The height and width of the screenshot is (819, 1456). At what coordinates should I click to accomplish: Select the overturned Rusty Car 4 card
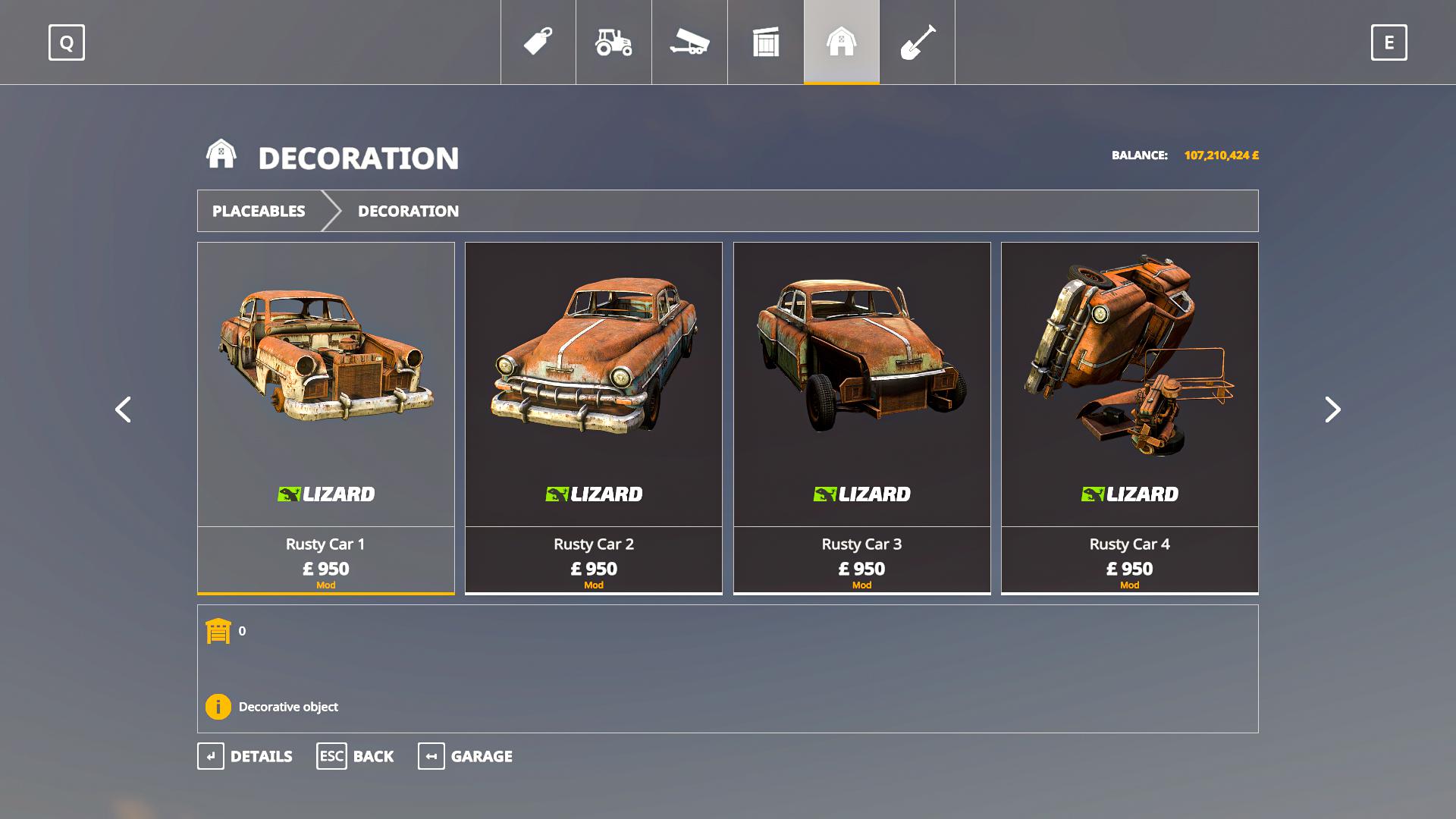tap(1129, 417)
